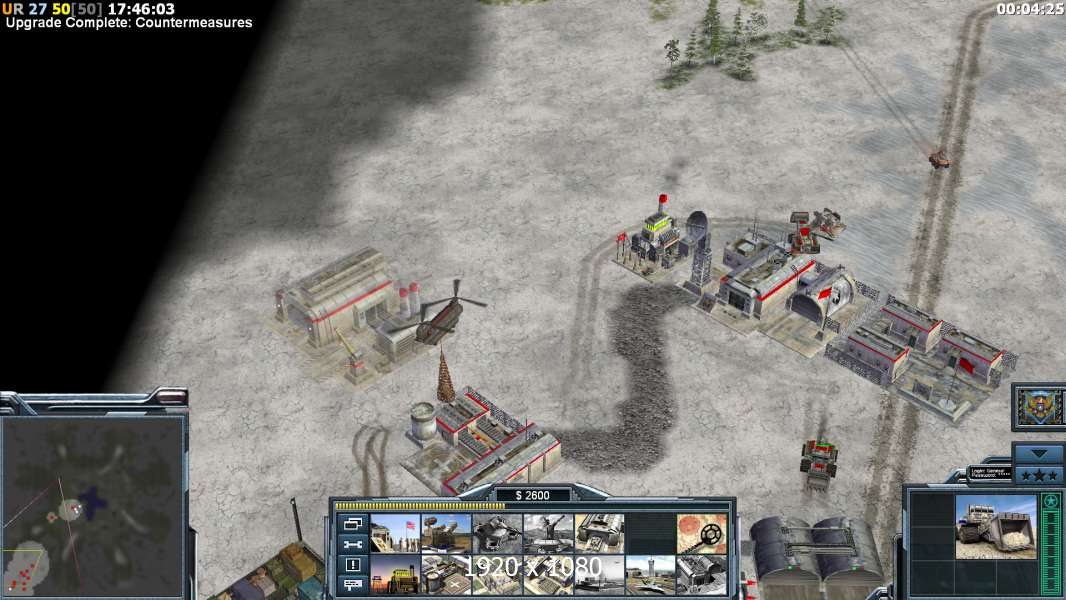Choose the Patriot missile battery build icon
This screenshot has height=600, width=1066.
pyautogui.click(x=446, y=534)
